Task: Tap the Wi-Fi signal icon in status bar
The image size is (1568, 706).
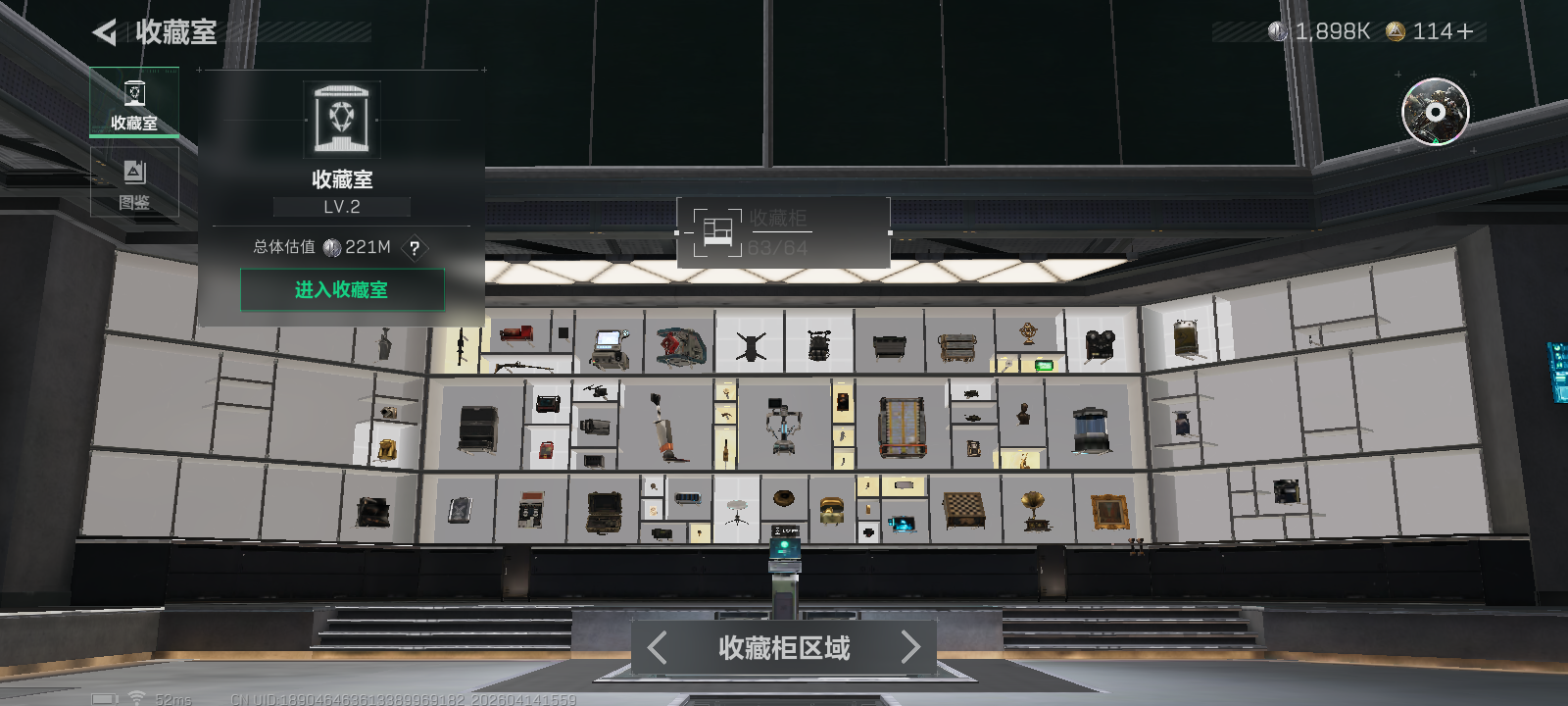Action: 134,698
